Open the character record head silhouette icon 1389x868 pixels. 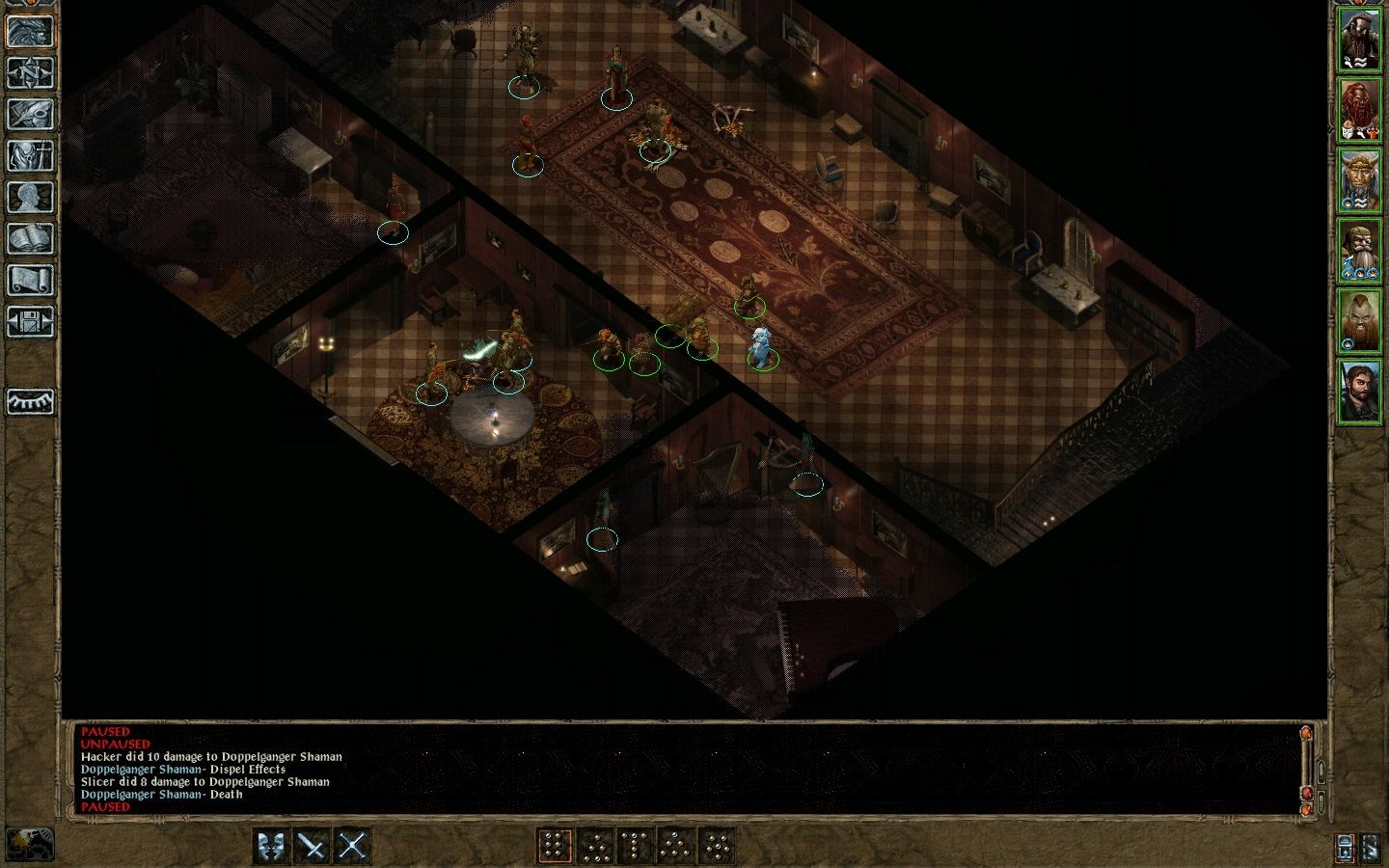click(x=30, y=197)
